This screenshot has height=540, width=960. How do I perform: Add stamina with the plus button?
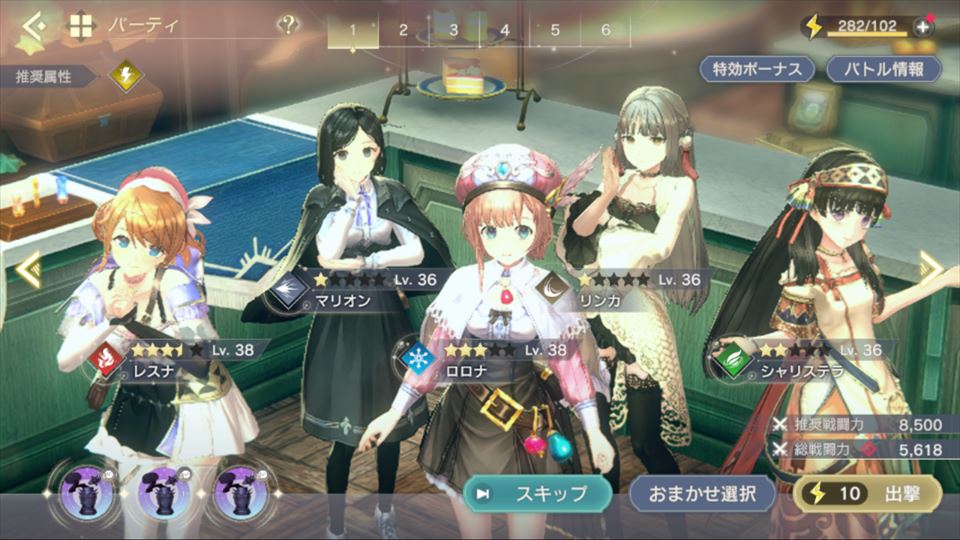click(922, 27)
